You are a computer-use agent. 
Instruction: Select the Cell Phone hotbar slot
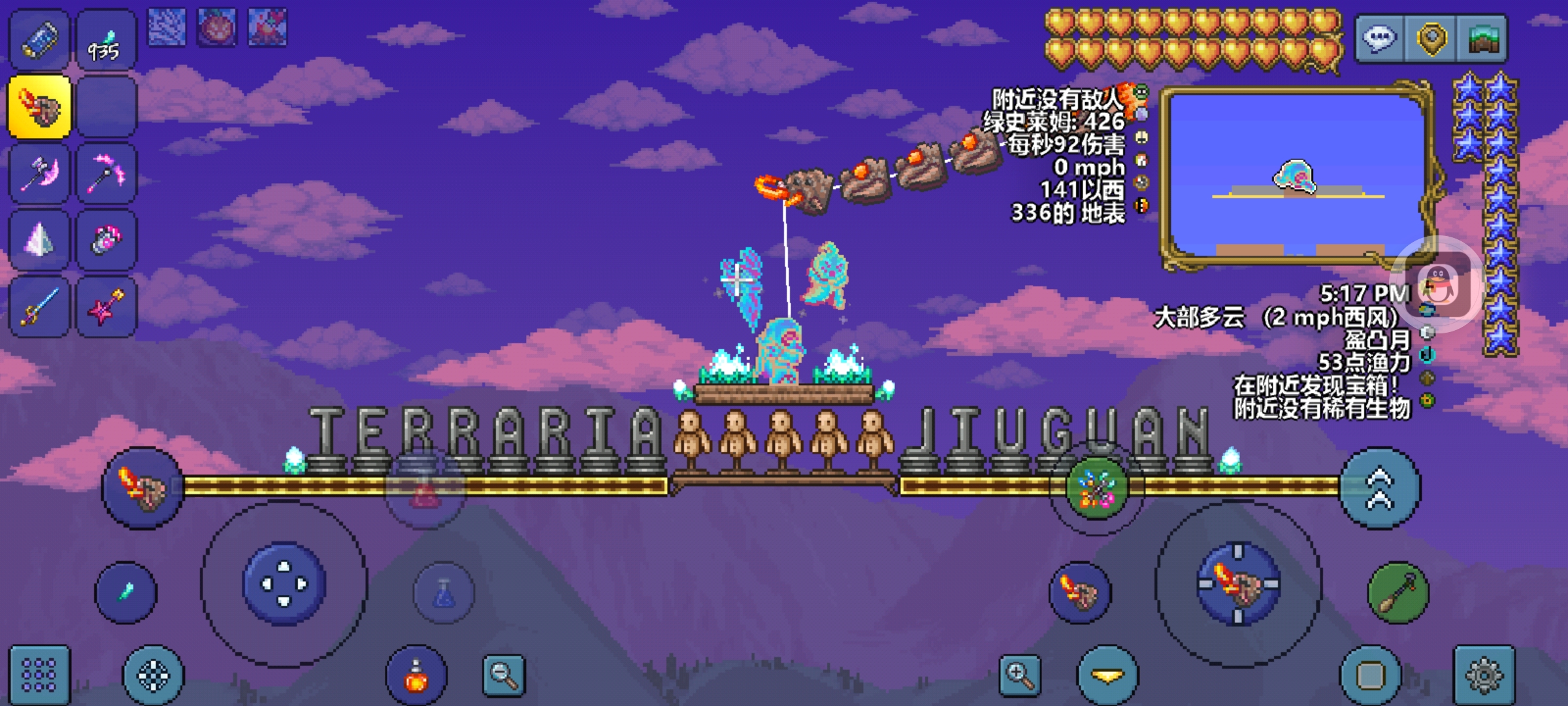tap(39, 41)
